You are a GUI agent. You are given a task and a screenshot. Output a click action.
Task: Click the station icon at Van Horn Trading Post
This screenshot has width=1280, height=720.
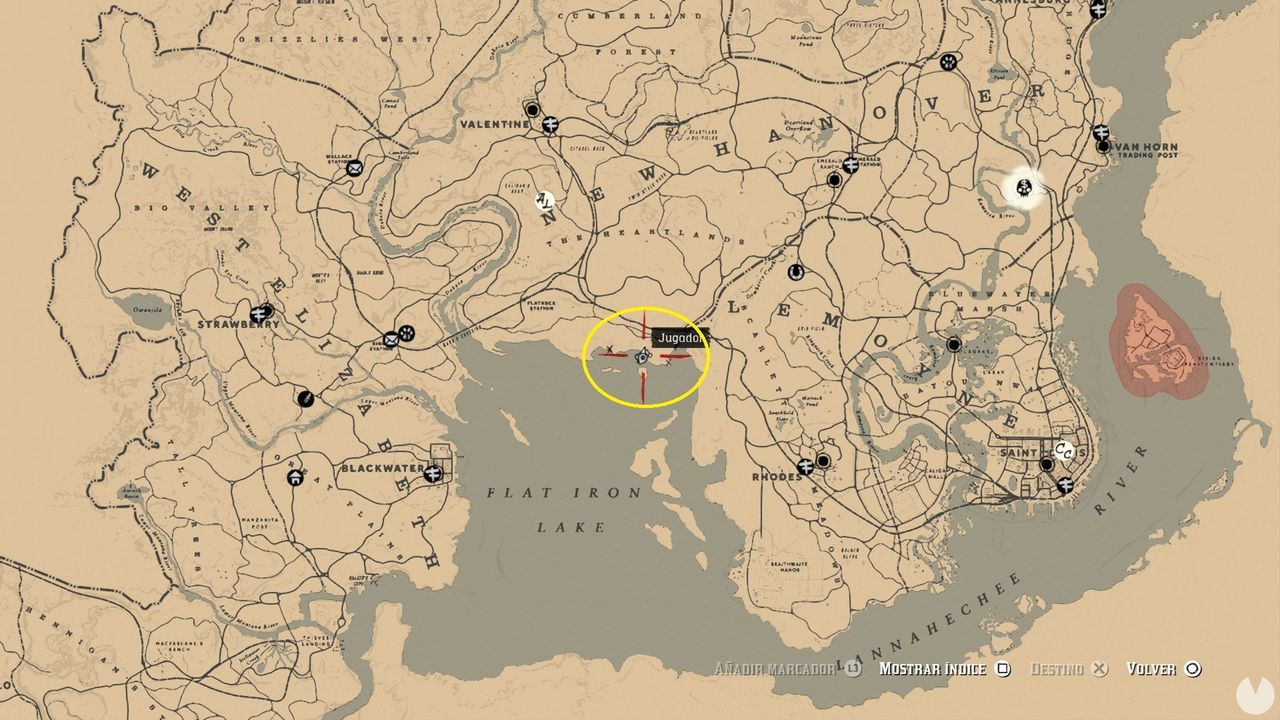point(1101,132)
